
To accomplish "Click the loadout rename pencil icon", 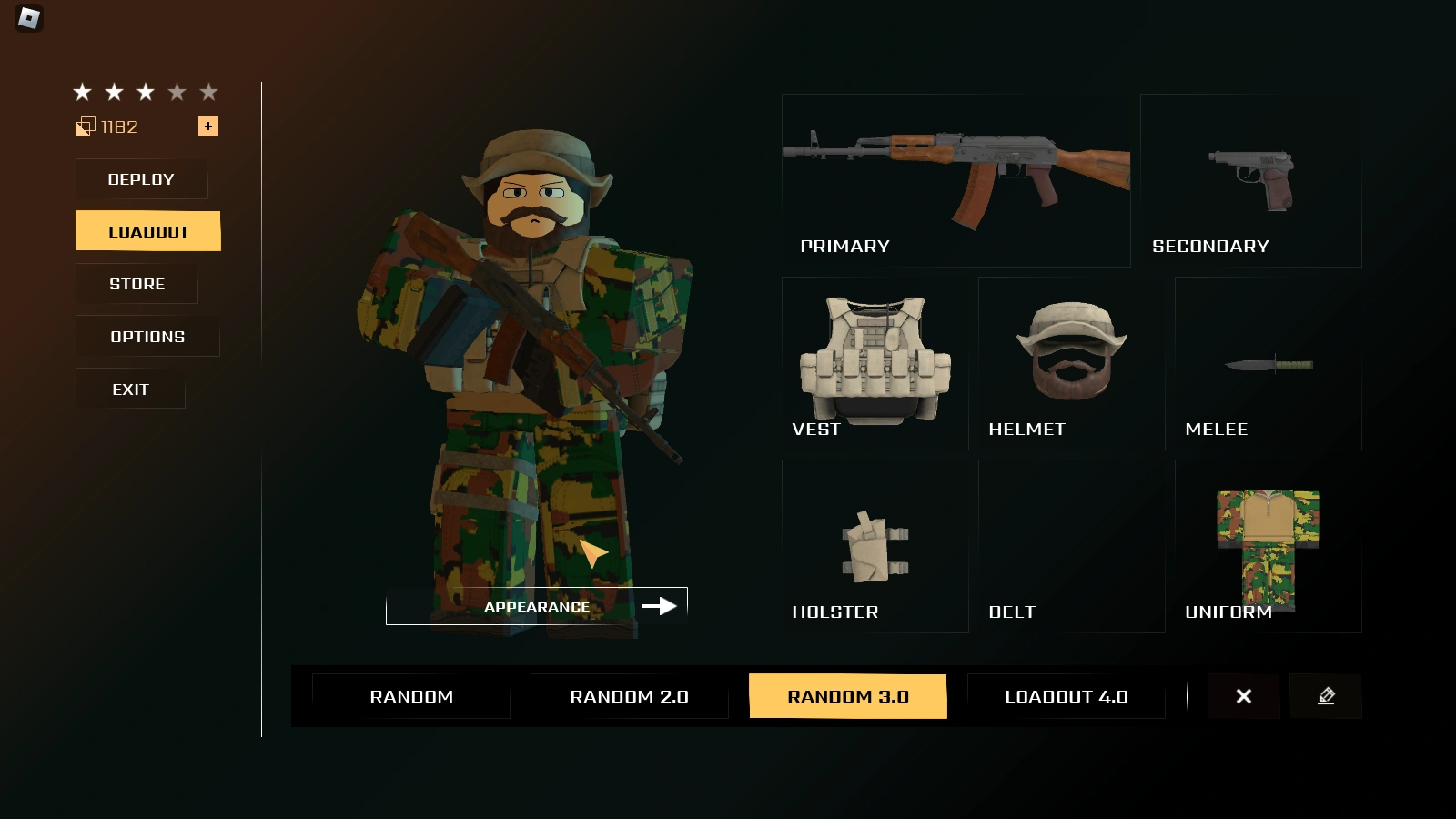I will [x=1326, y=696].
